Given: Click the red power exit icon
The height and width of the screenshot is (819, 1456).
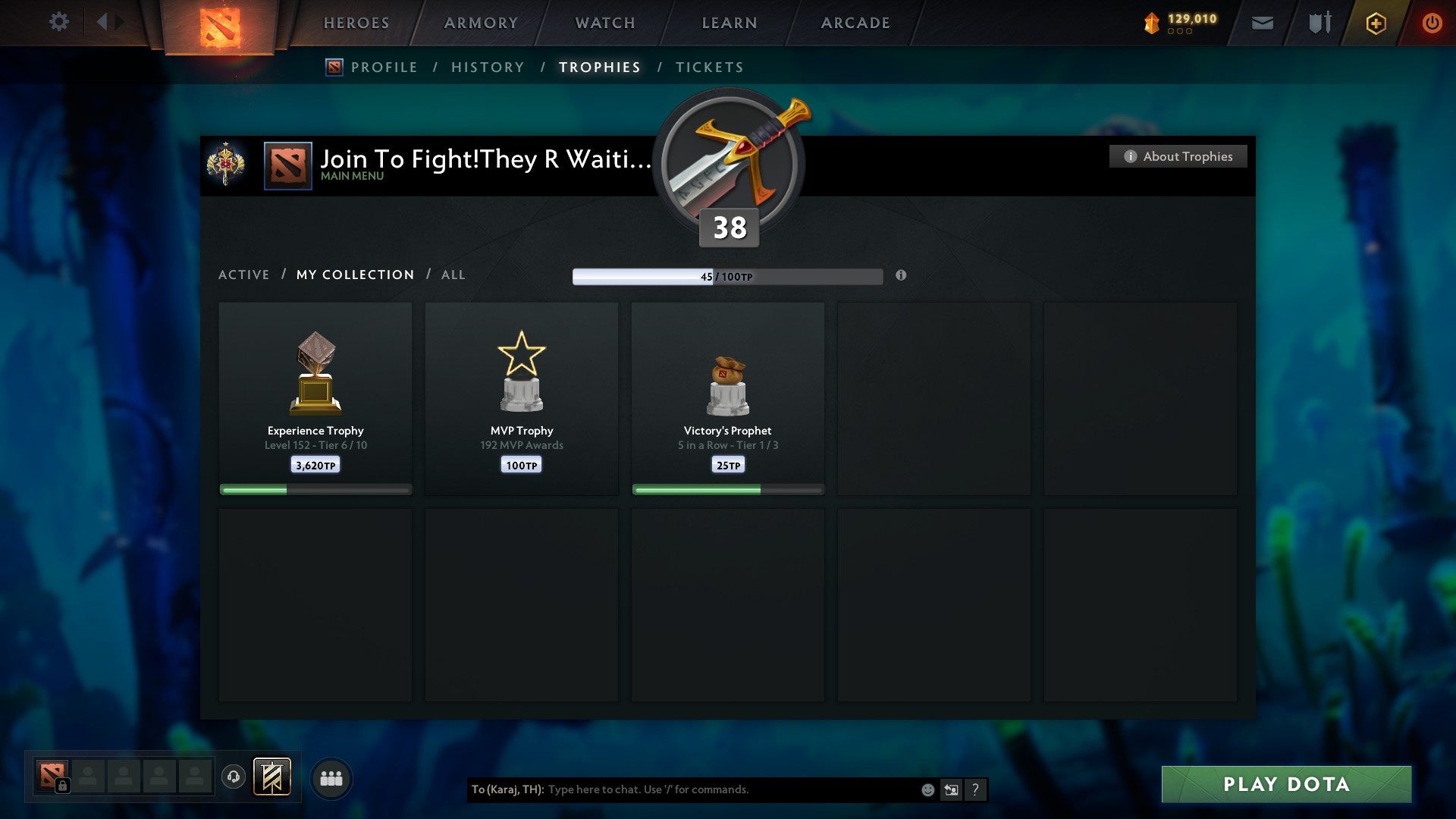Looking at the screenshot, I should [x=1432, y=23].
